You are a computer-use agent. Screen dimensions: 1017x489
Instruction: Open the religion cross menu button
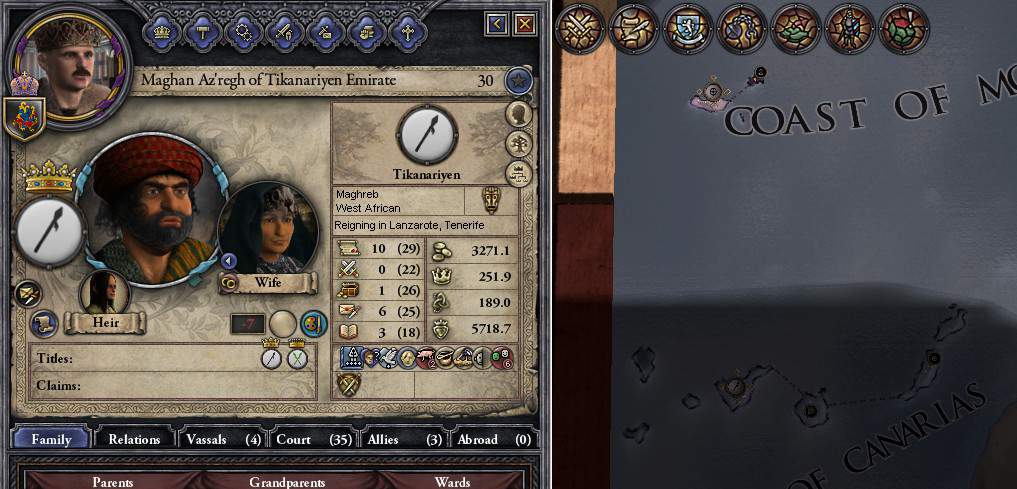(406, 31)
